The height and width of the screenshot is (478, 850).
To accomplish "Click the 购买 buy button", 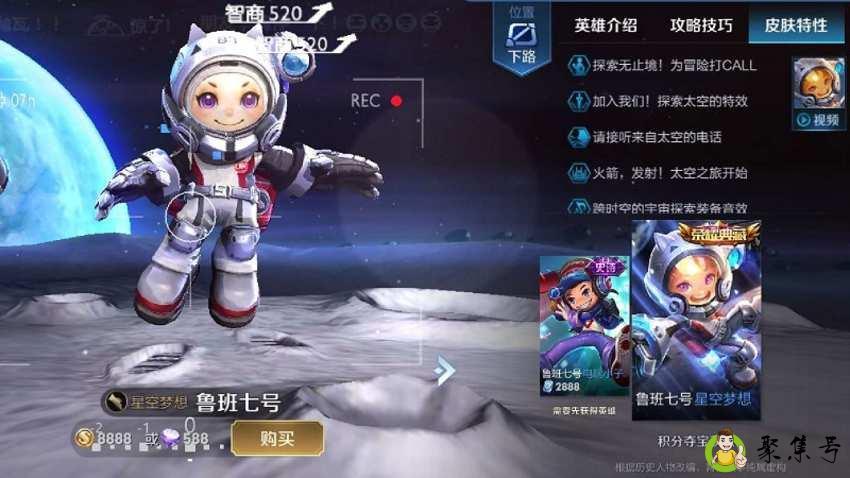I will click(277, 438).
